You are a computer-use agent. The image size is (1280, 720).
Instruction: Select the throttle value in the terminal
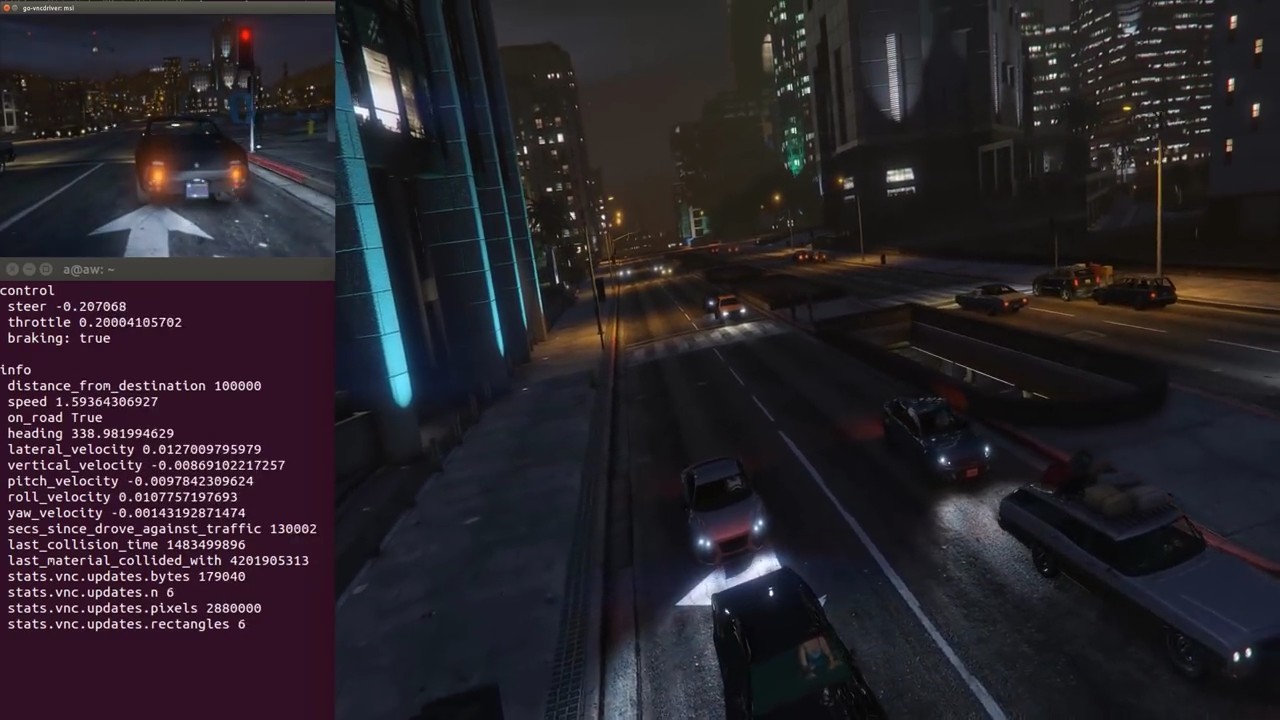125,322
